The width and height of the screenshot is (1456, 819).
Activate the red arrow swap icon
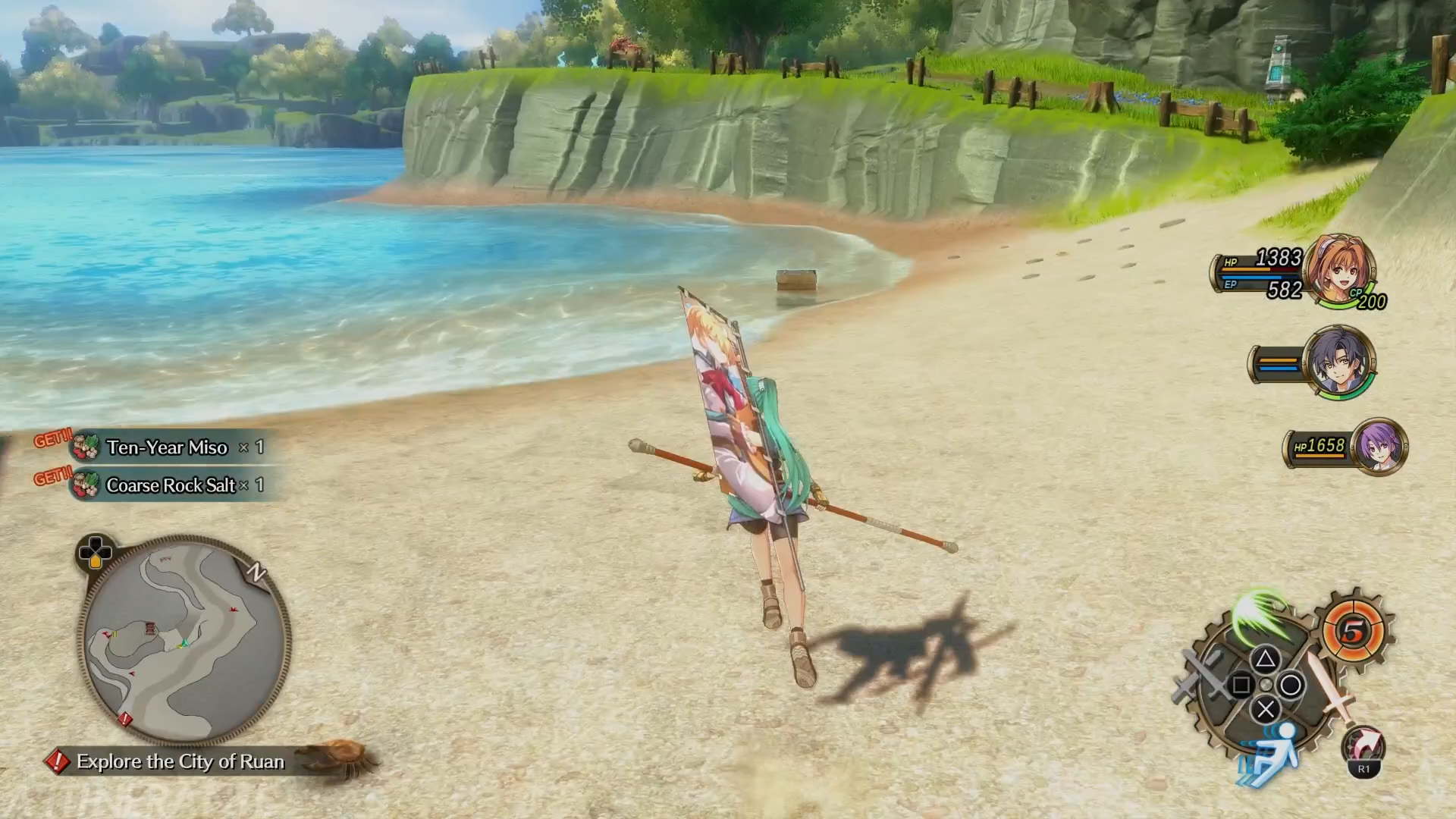coord(1363,747)
